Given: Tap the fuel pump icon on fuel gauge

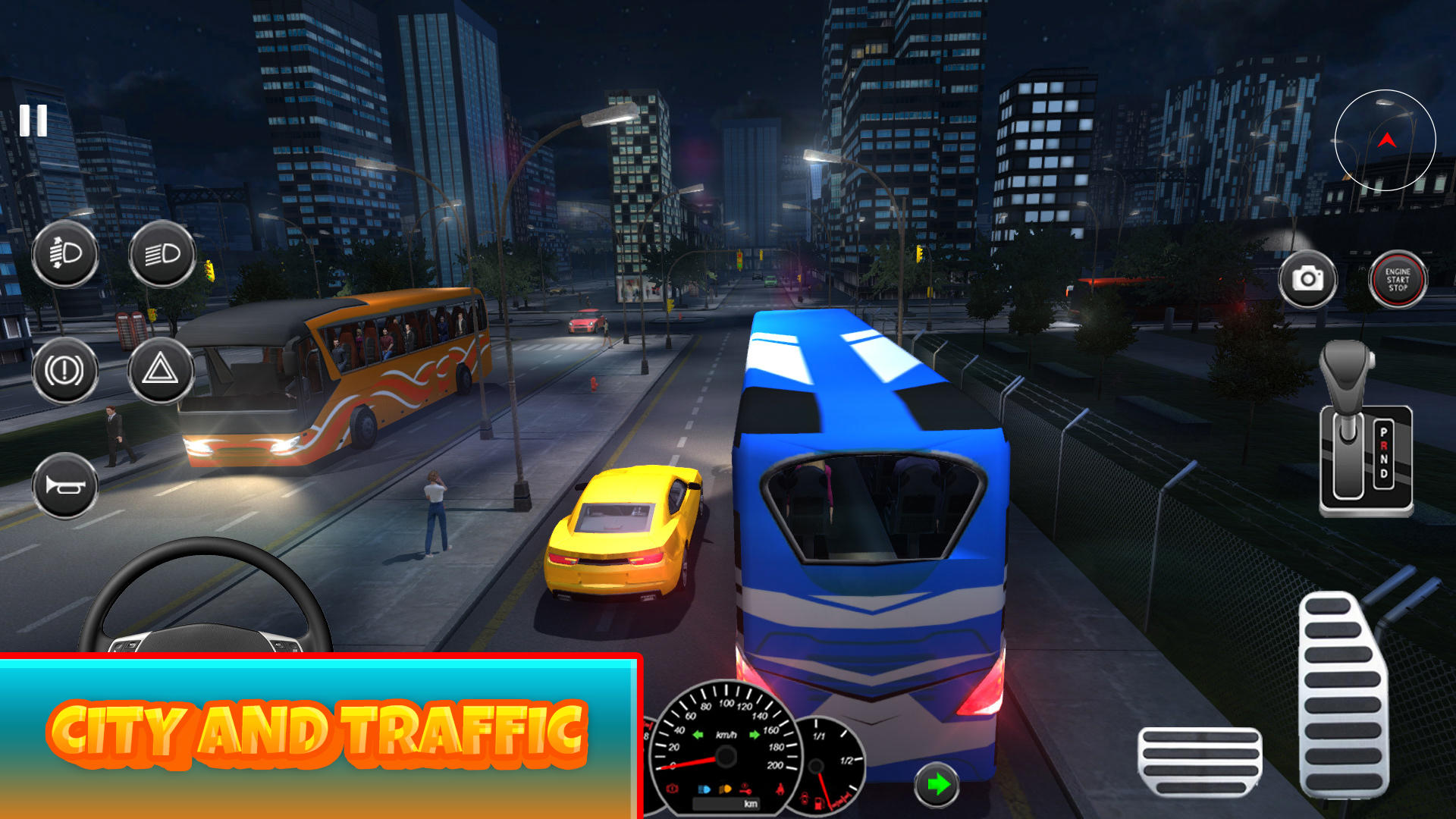Looking at the screenshot, I should [x=818, y=802].
